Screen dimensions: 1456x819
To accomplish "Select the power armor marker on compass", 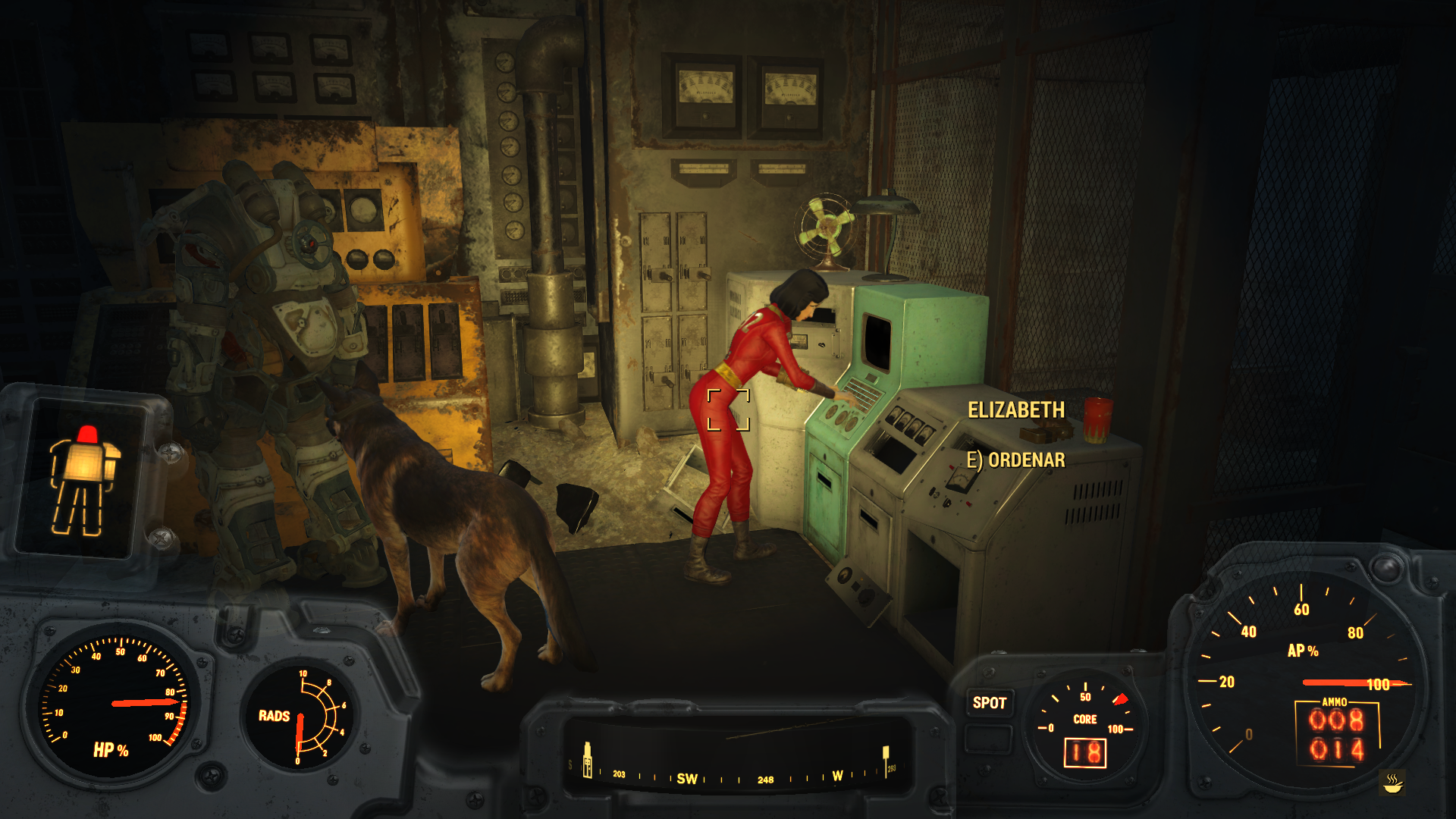I will click(587, 760).
